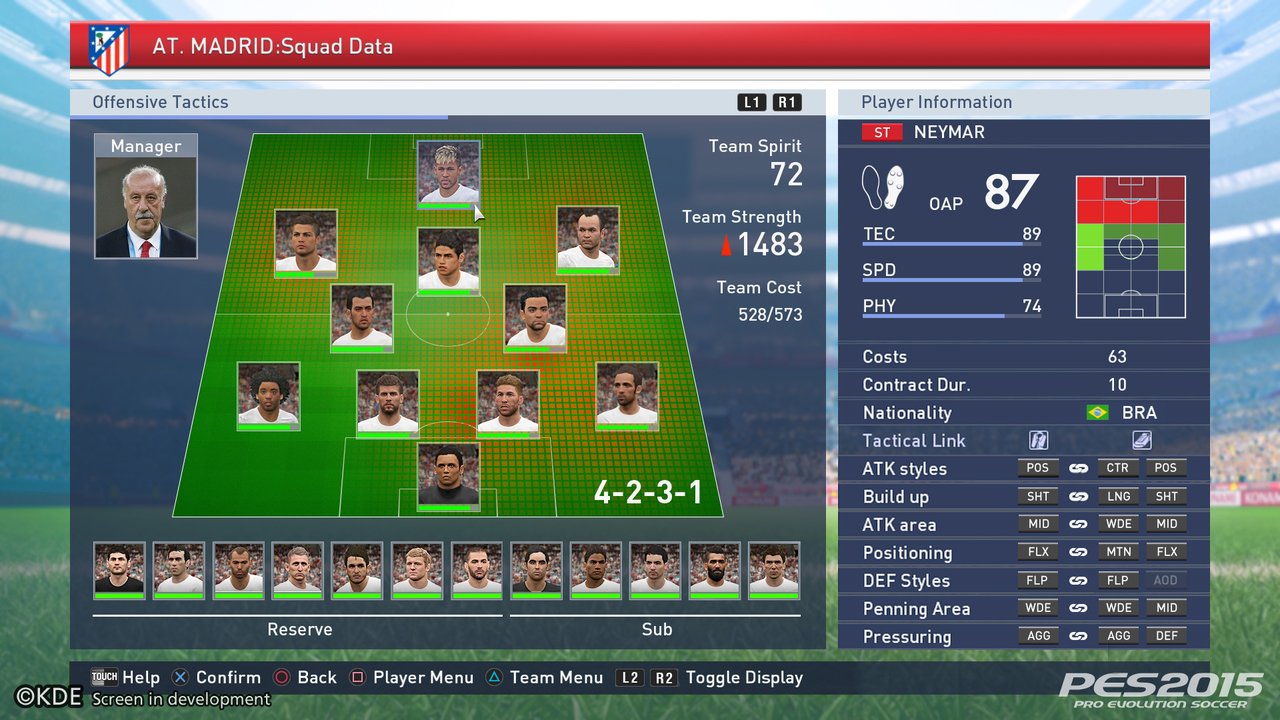Image resolution: width=1280 pixels, height=720 pixels.
Task: Switch Pressuring setting from AGG
Action: pyautogui.click(x=1038, y=636)
